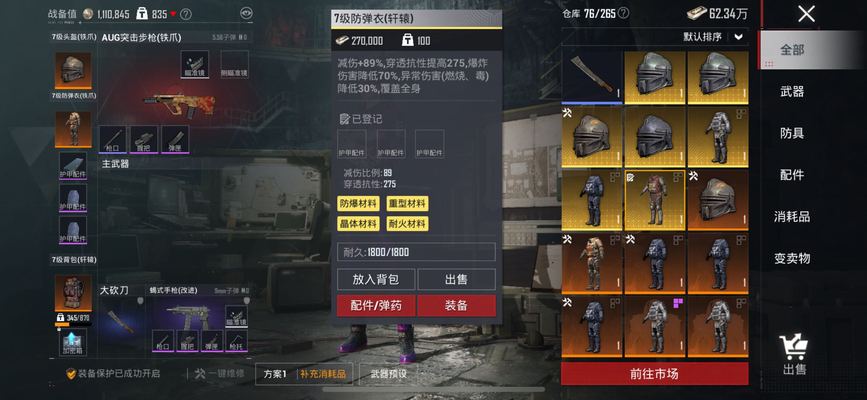
Task: Open the 武器 weapons tab
Action: coord(792,92)
